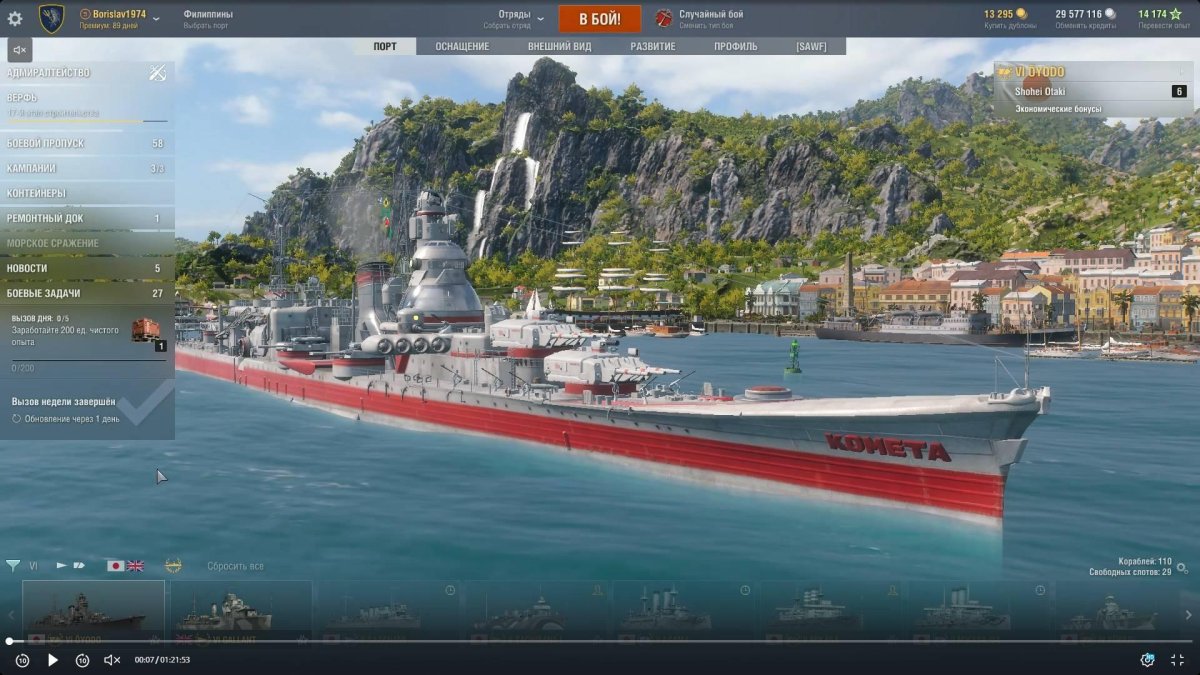Open the Профиль tab
Screen dimensions: 1200x675
735,46
